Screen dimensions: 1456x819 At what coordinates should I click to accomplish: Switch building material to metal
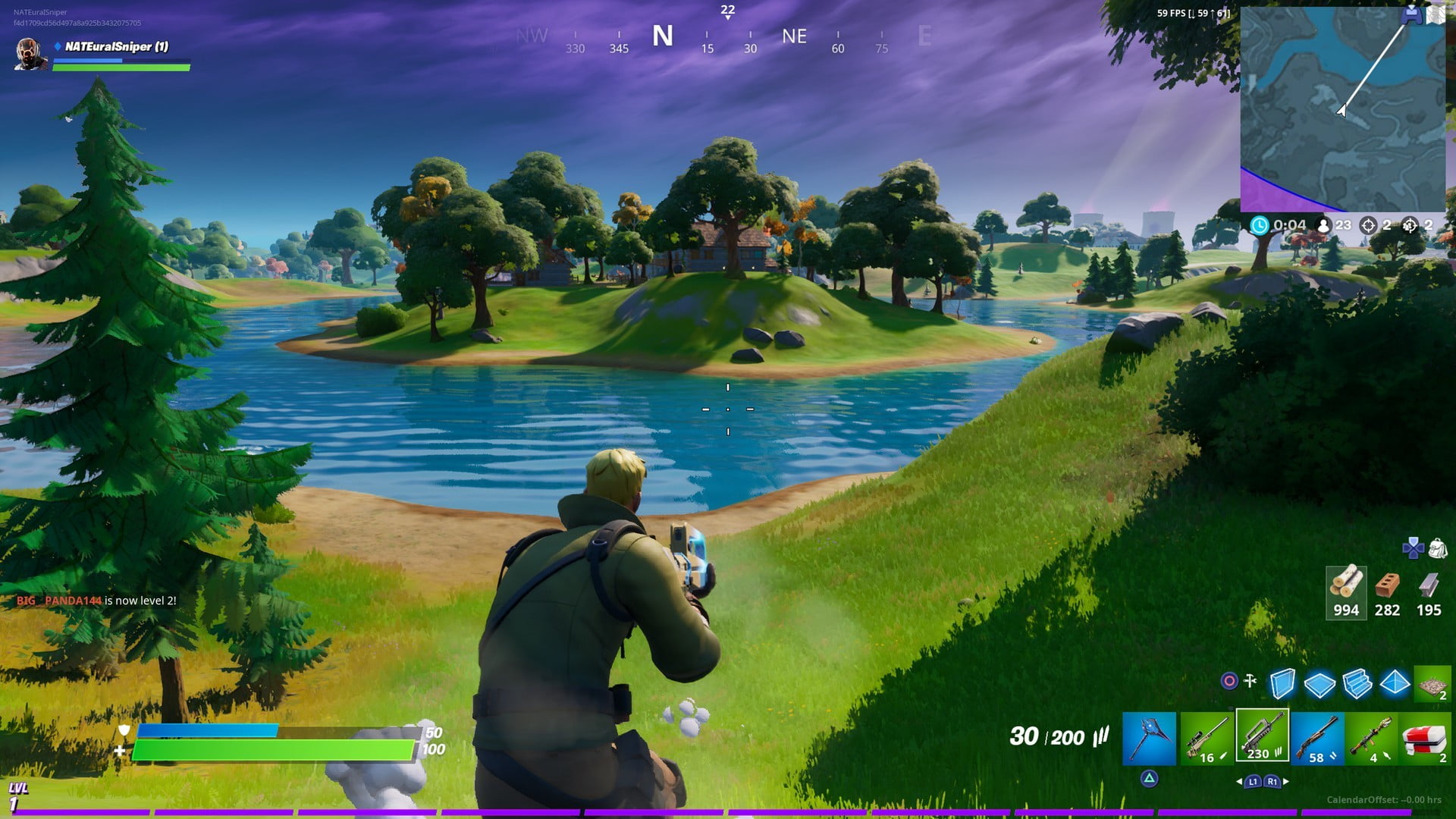click(1429, 592)
